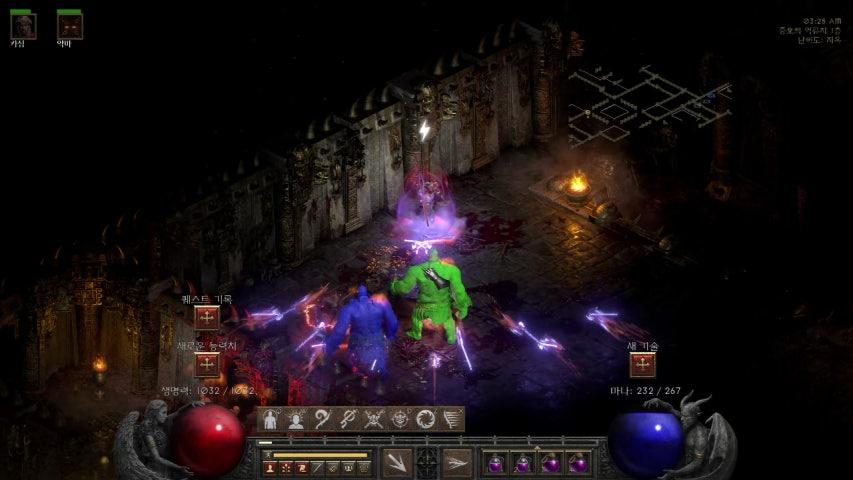This screenshot has height=480, width=853.
Task: Open the character sheet from mini panel
Action: pos(270,419)
